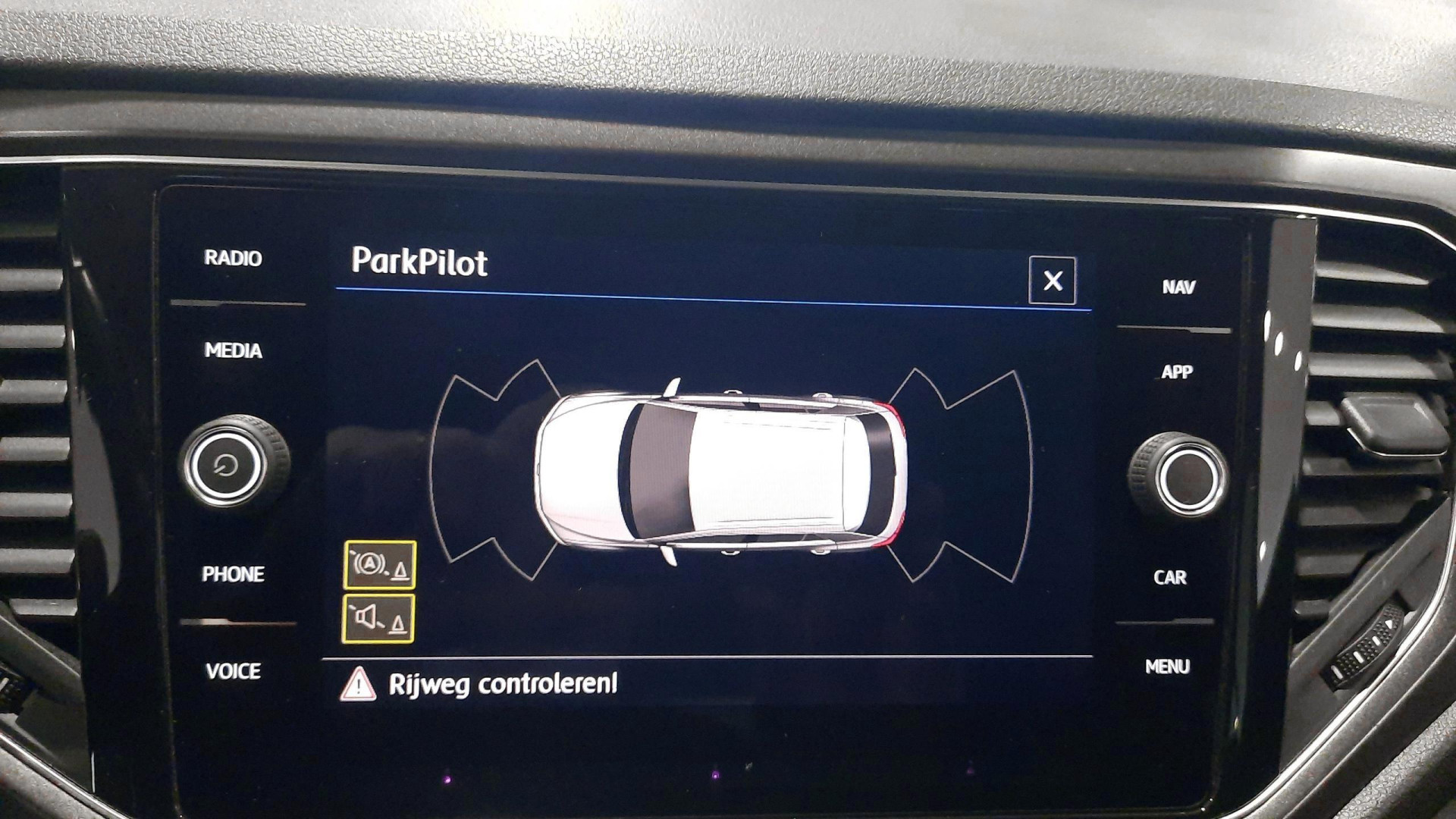This screenshot has height=819, width=1456.
Task: Show the main MENU
Action: (x=1167, y=667)
